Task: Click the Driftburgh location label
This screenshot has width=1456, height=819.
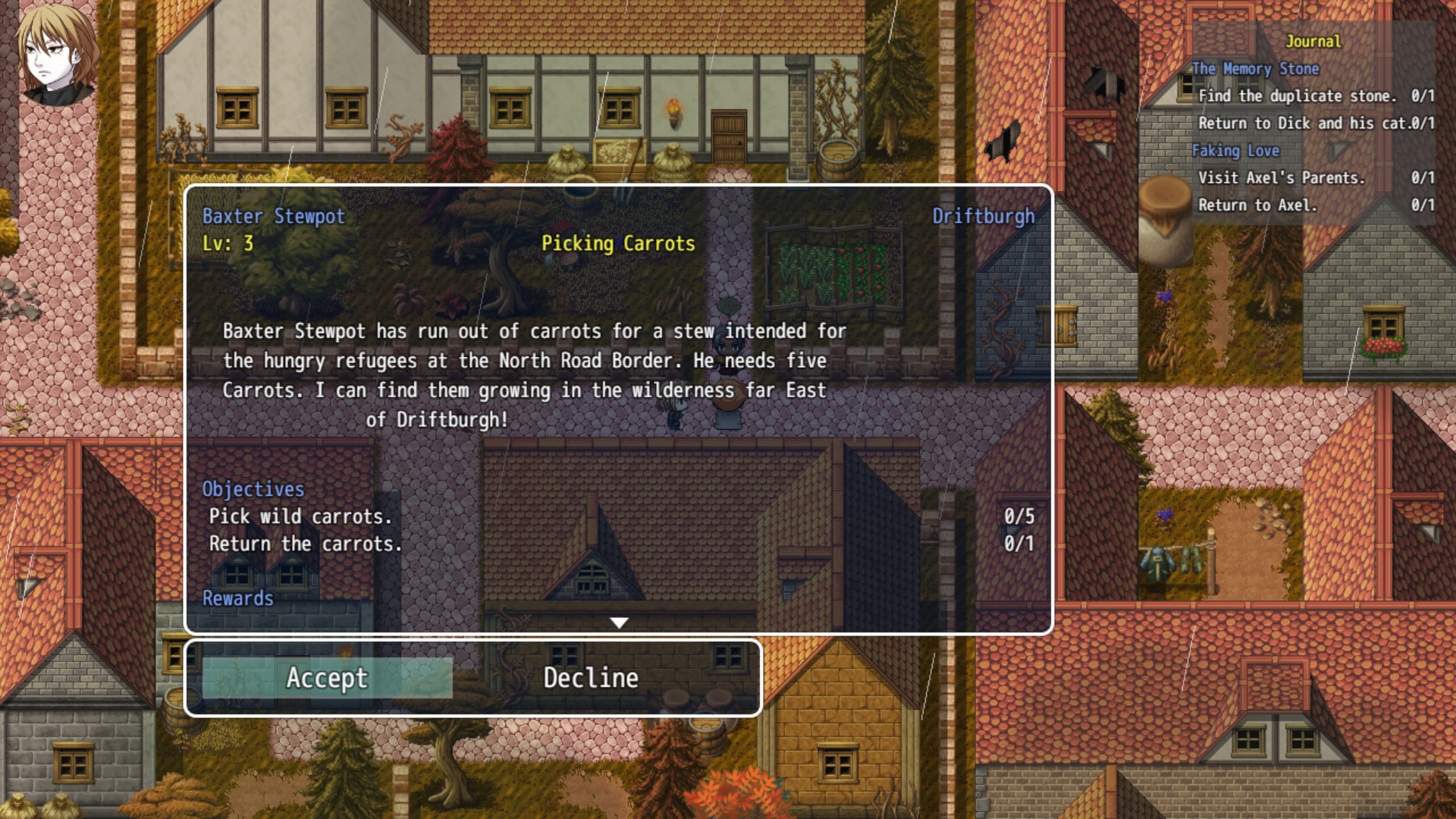Action: (x=984, y=216)
